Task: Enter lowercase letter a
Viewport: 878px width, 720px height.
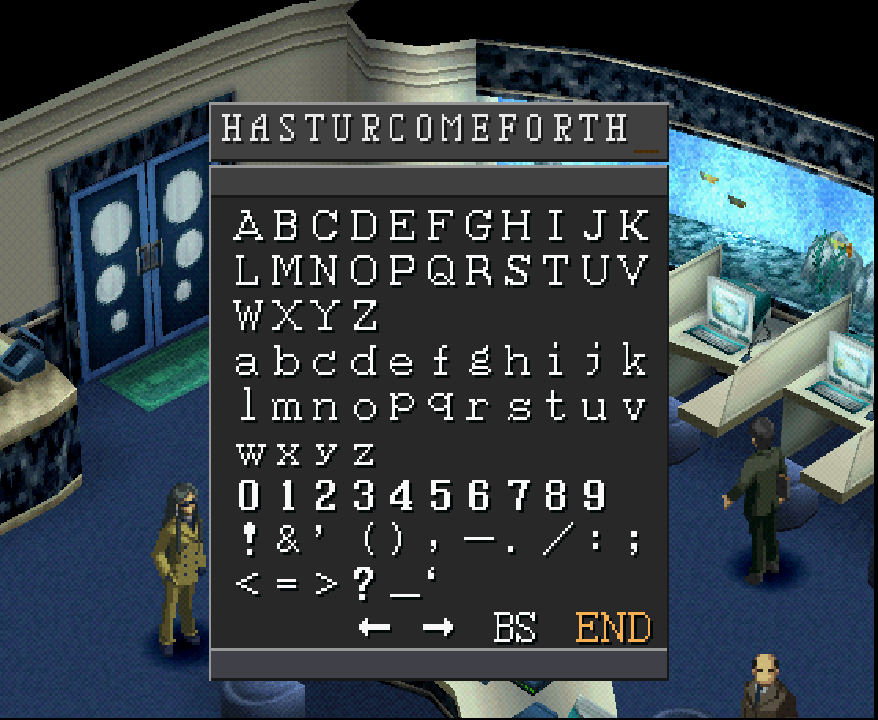Action: tap(247, 361)
